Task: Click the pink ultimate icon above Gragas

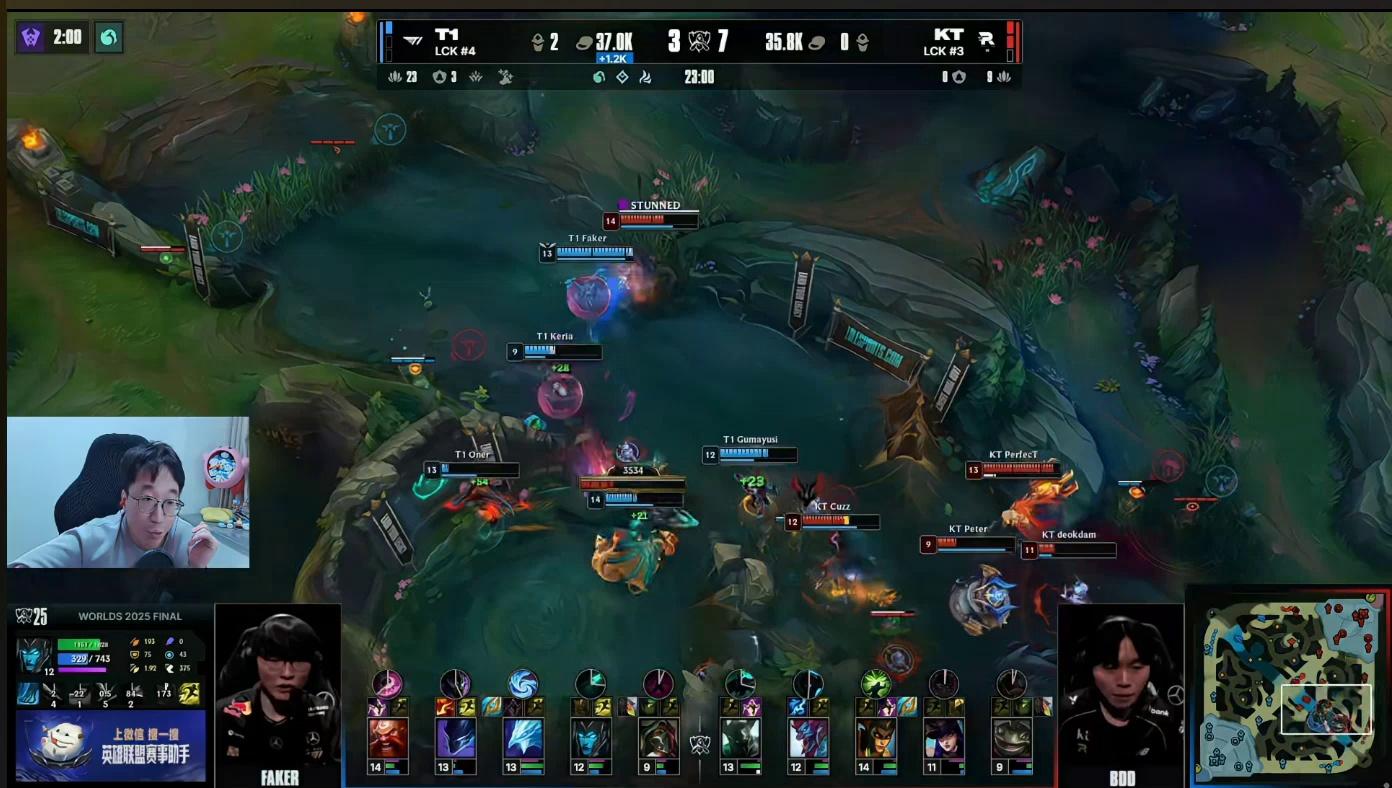Action: pos(388,684)
